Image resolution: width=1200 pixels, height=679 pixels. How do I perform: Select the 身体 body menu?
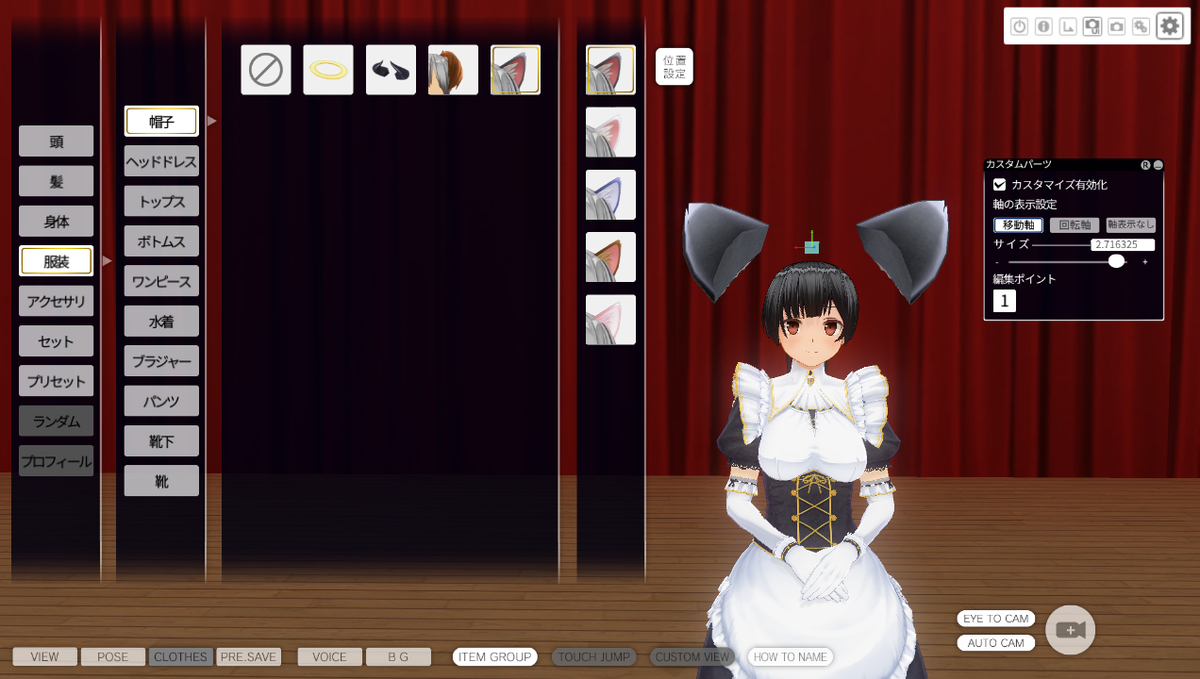56,221
